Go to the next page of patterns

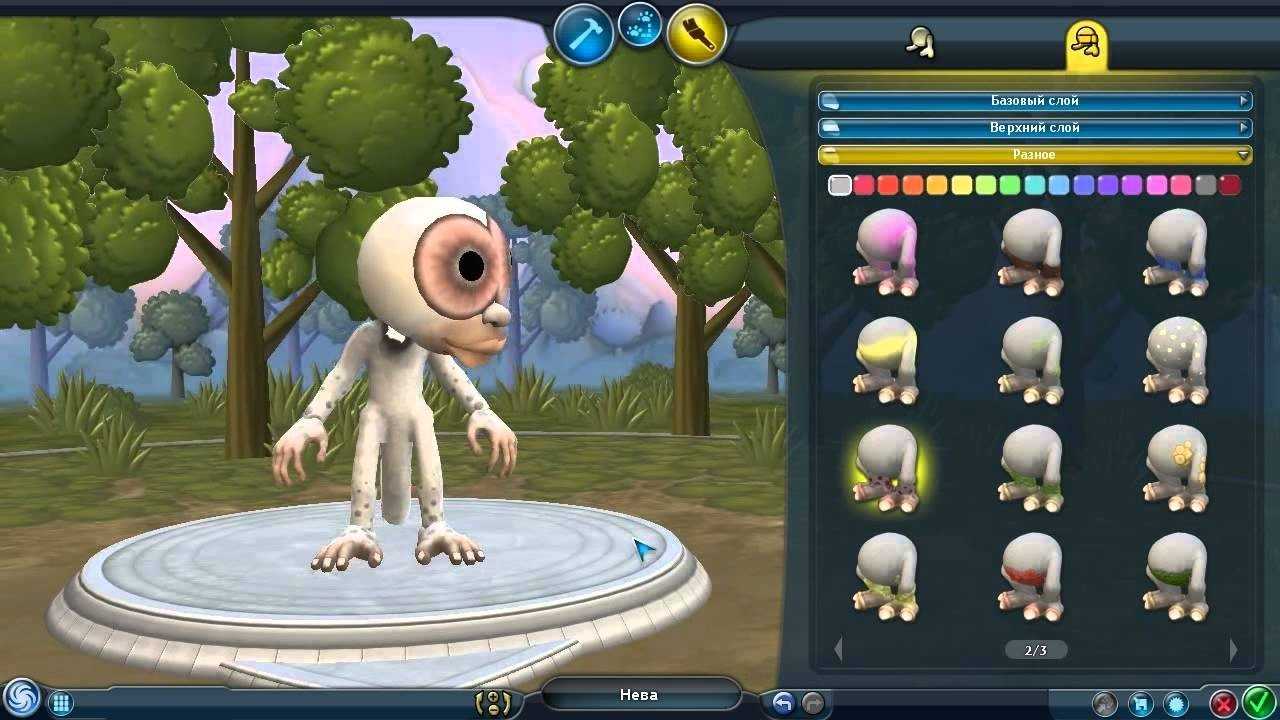pyautogui.click(x=1232, y=650)
